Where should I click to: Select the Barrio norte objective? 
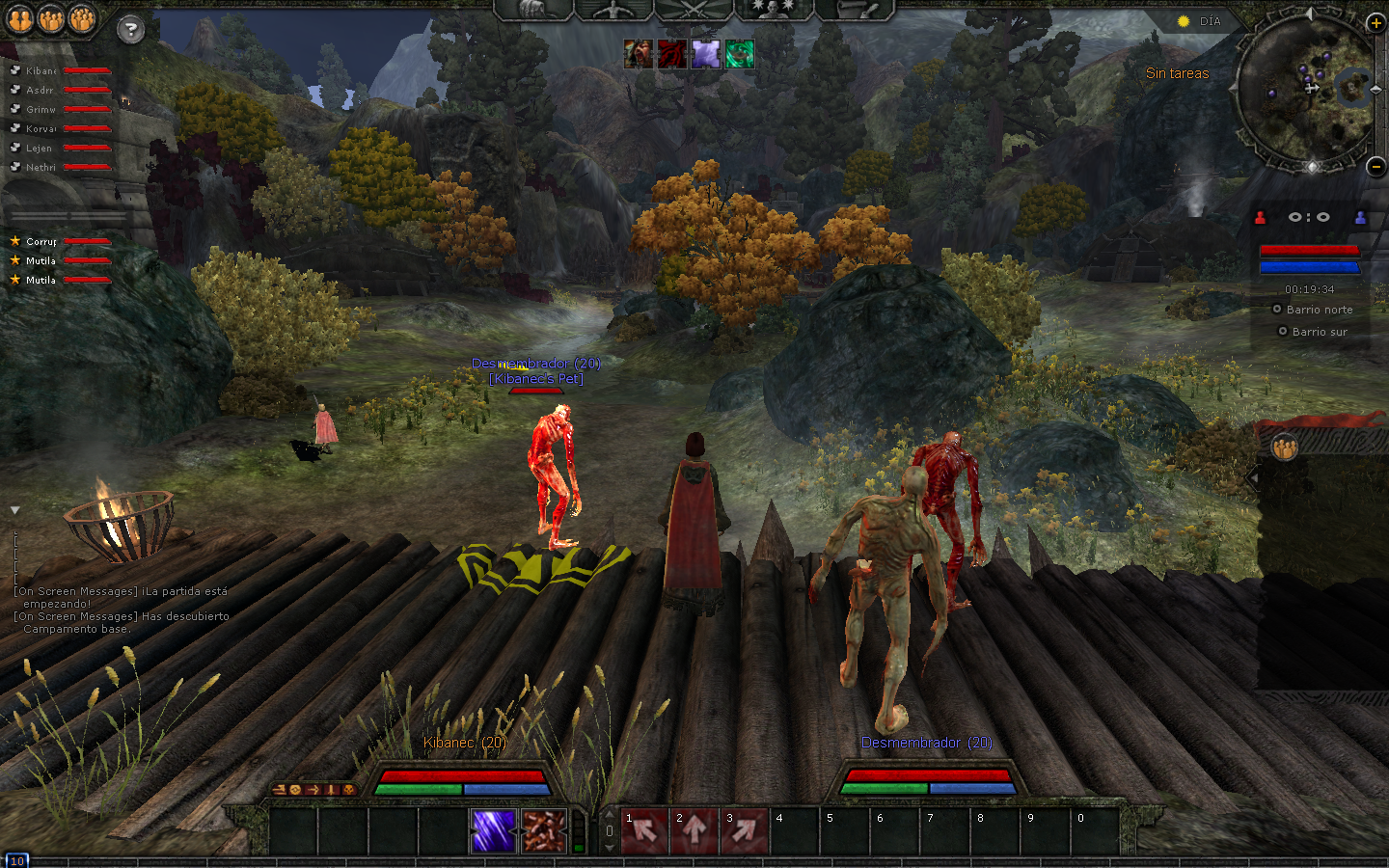[x=1319, y=310]
